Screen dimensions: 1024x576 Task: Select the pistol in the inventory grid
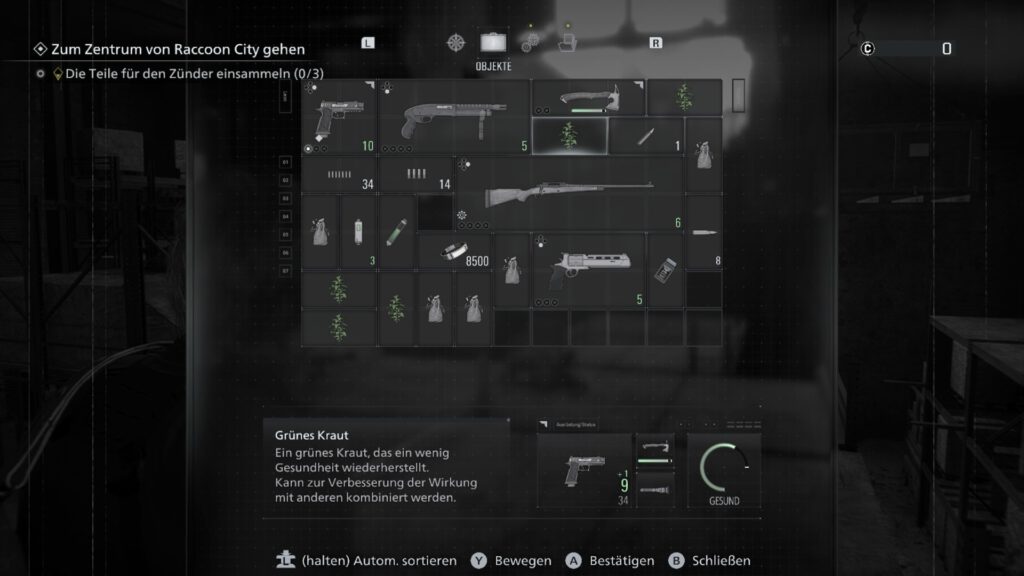pos(340,118)
